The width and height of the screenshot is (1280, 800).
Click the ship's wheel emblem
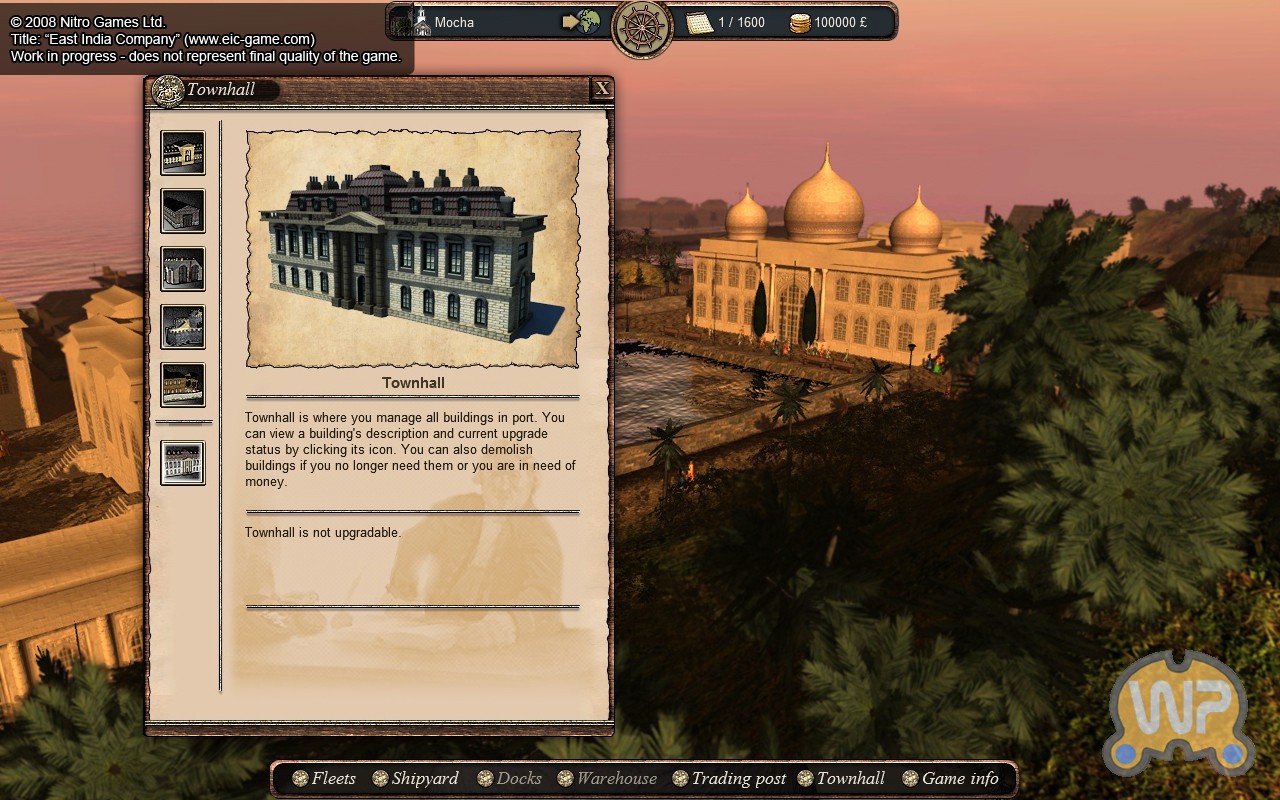pos(642,28)
